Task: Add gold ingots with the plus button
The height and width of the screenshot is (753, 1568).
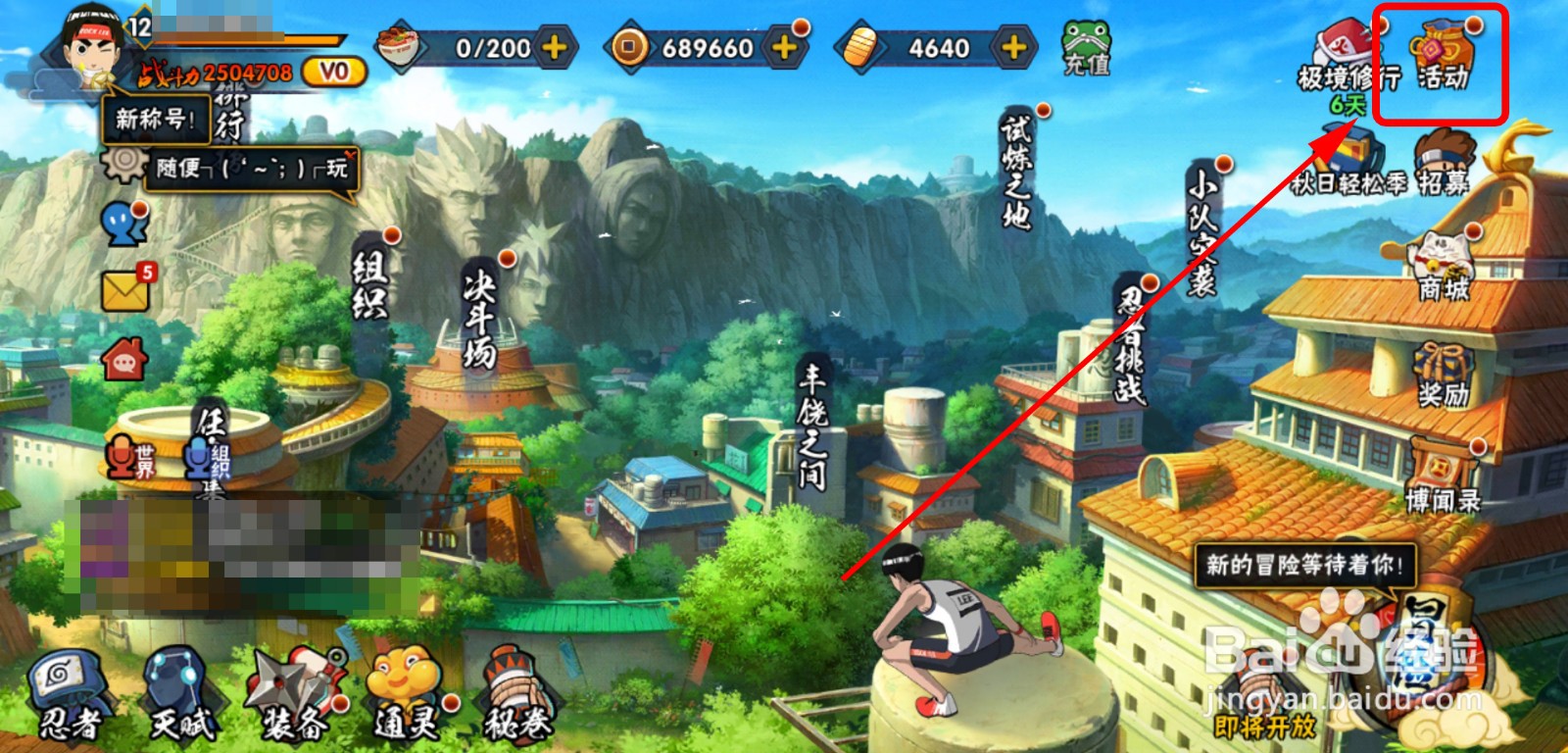Action: coord(1013,47)
